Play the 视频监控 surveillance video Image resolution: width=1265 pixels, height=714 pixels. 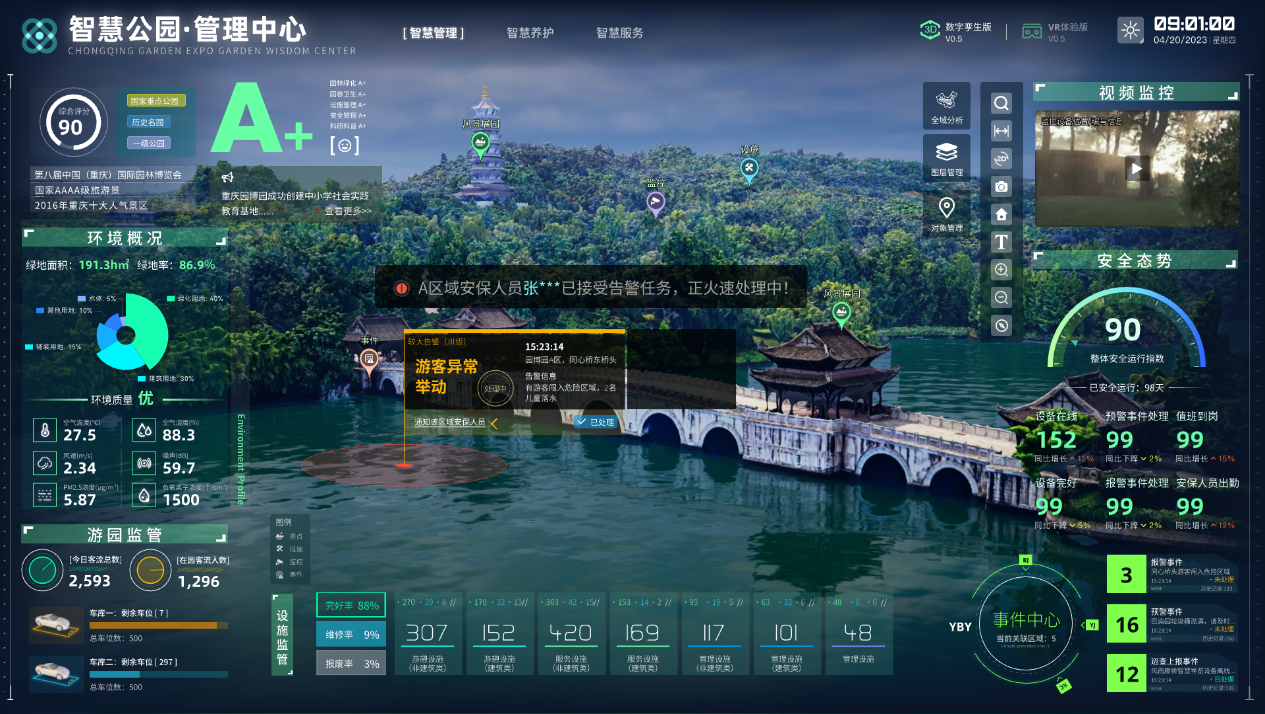pos(1136,169)
